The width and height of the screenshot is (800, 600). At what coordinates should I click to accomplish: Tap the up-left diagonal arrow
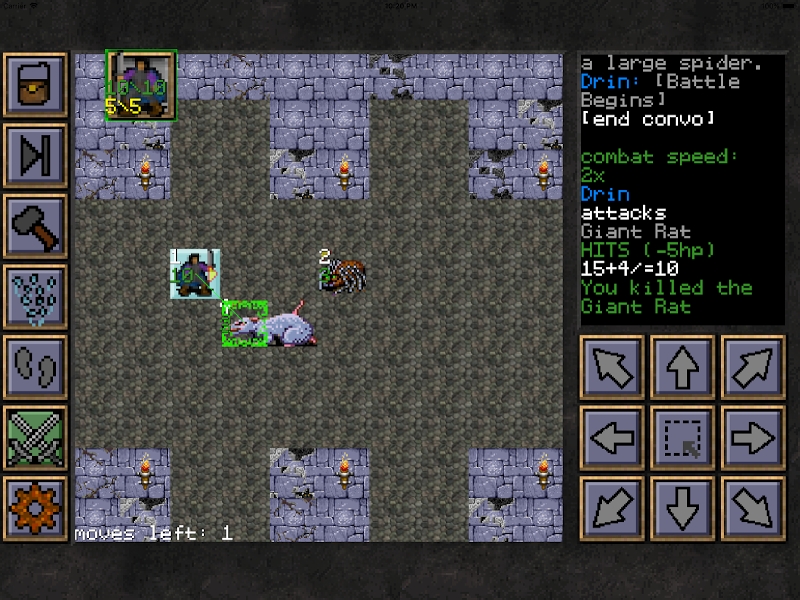tap(612, 367)
